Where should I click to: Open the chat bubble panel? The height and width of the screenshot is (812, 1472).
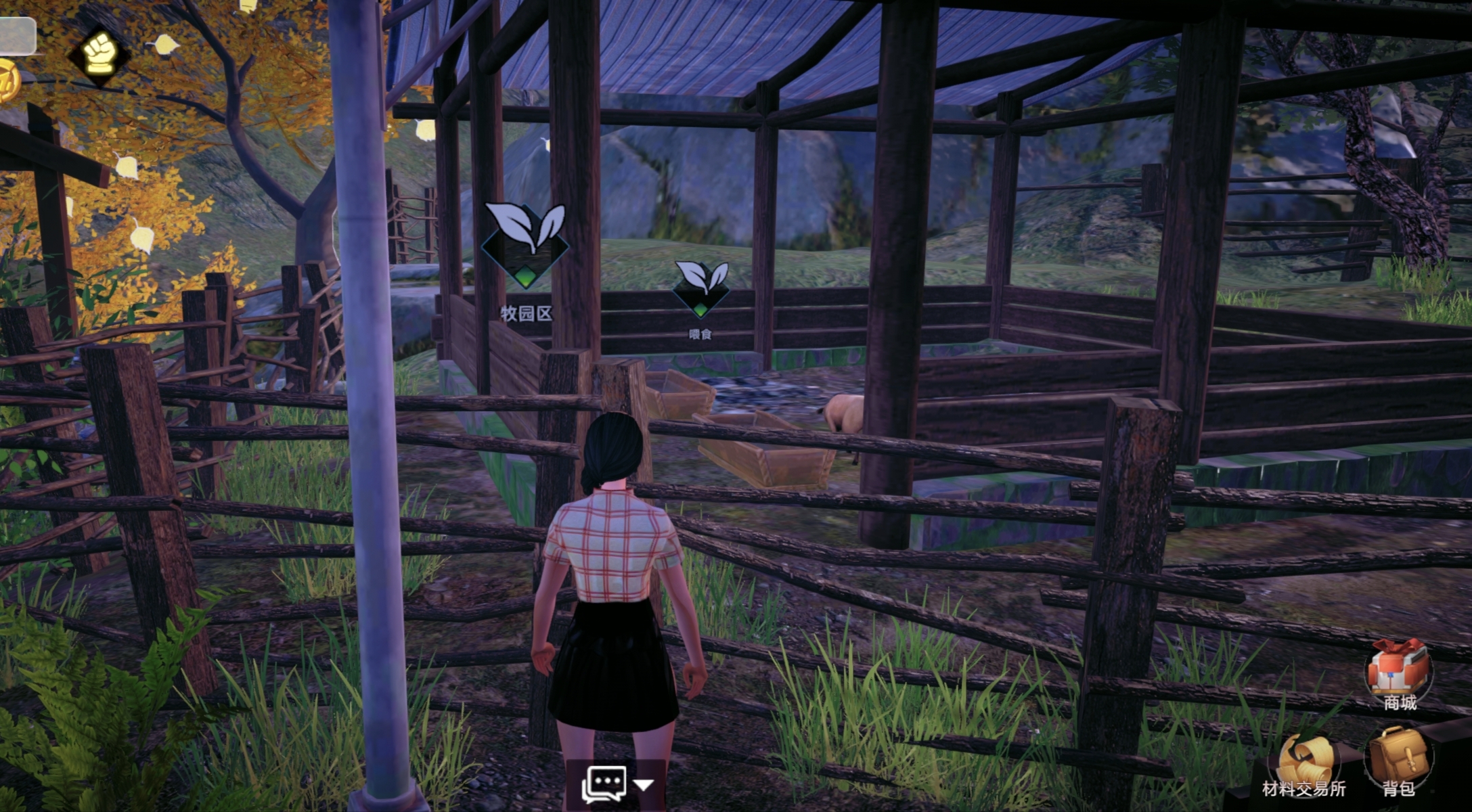(604, 784)
